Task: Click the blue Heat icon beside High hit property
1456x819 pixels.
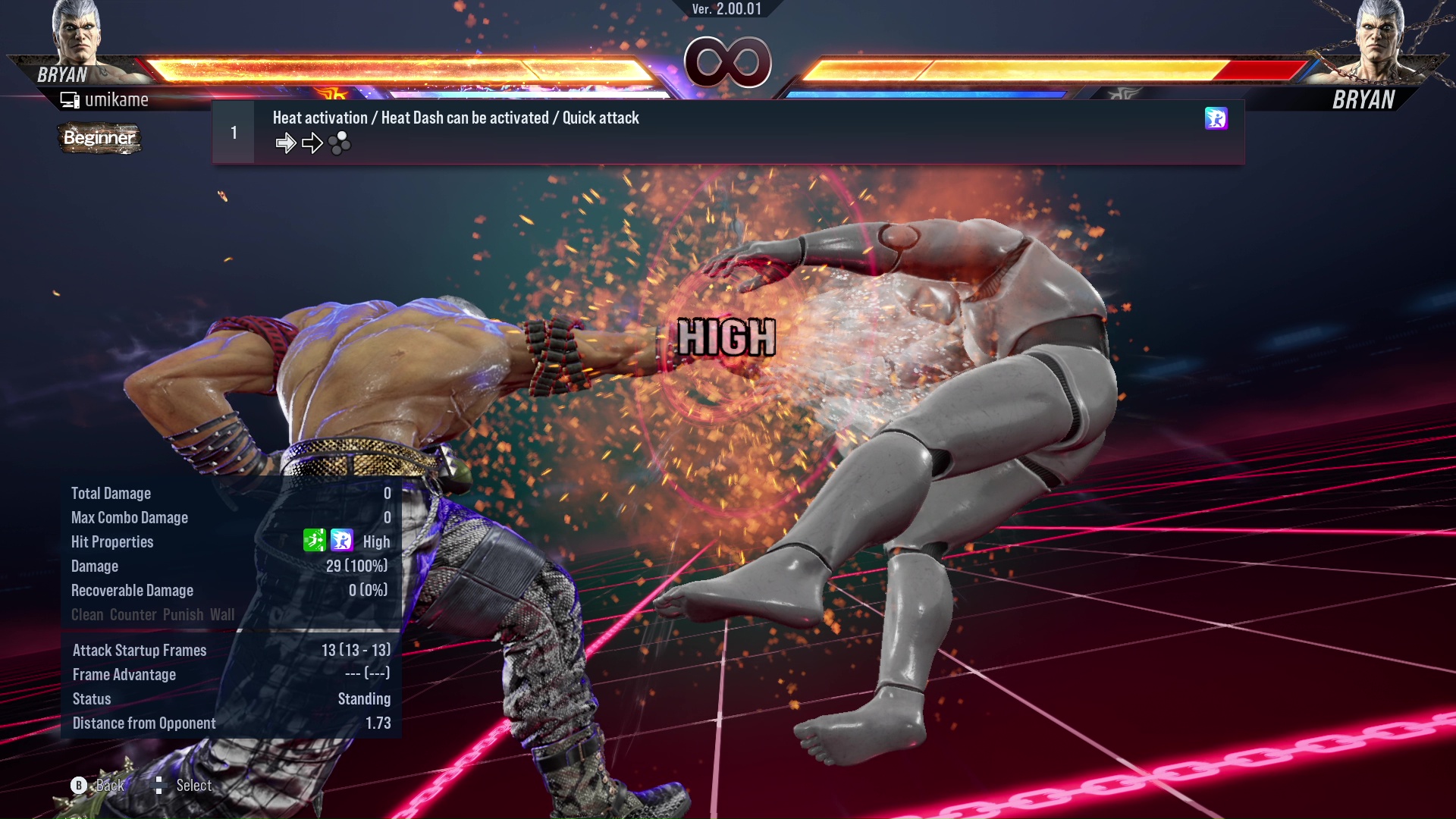Action: (340, 541)
